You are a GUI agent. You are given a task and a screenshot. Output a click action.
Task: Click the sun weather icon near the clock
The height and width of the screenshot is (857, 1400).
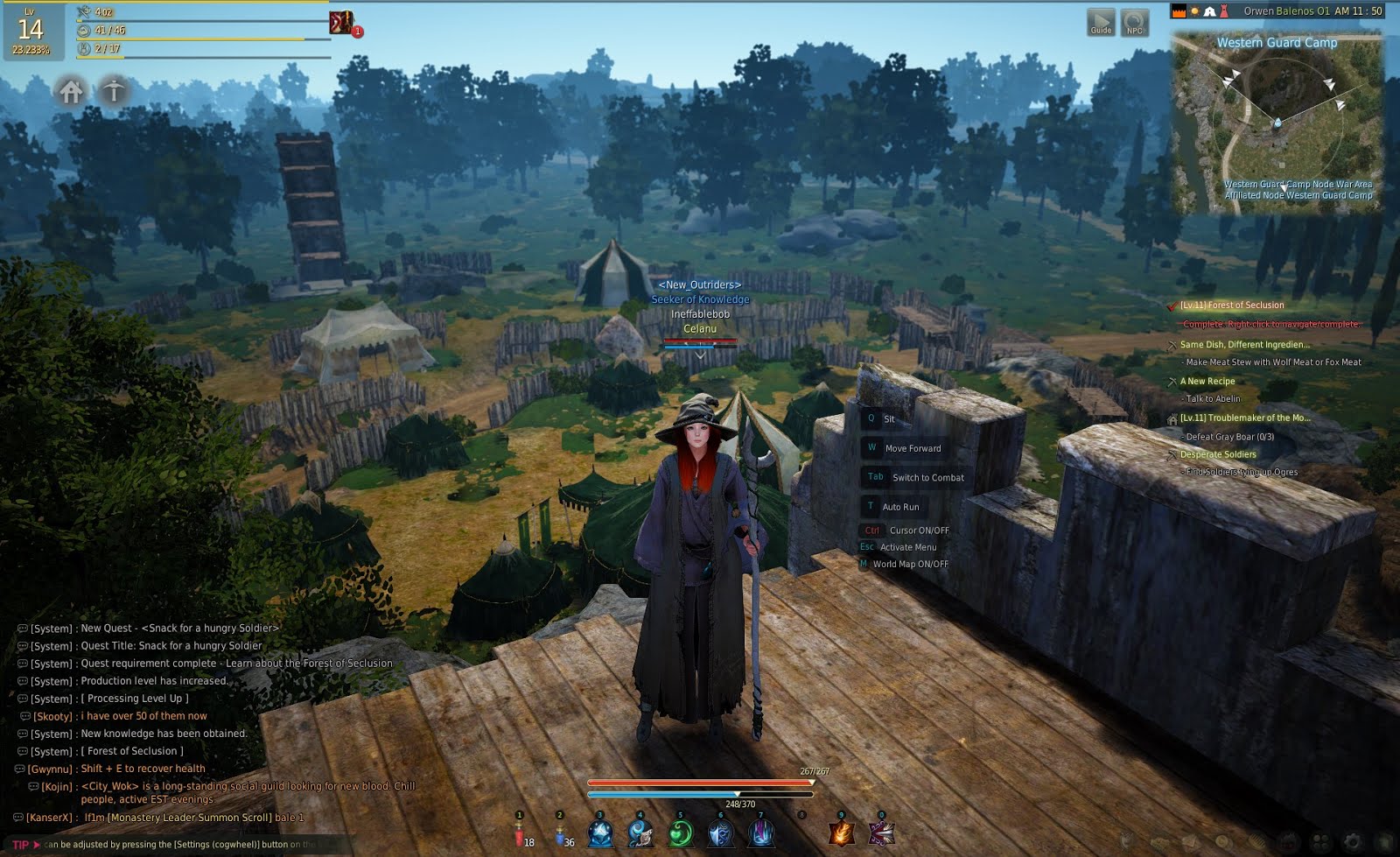click(x=1194, y=11)
